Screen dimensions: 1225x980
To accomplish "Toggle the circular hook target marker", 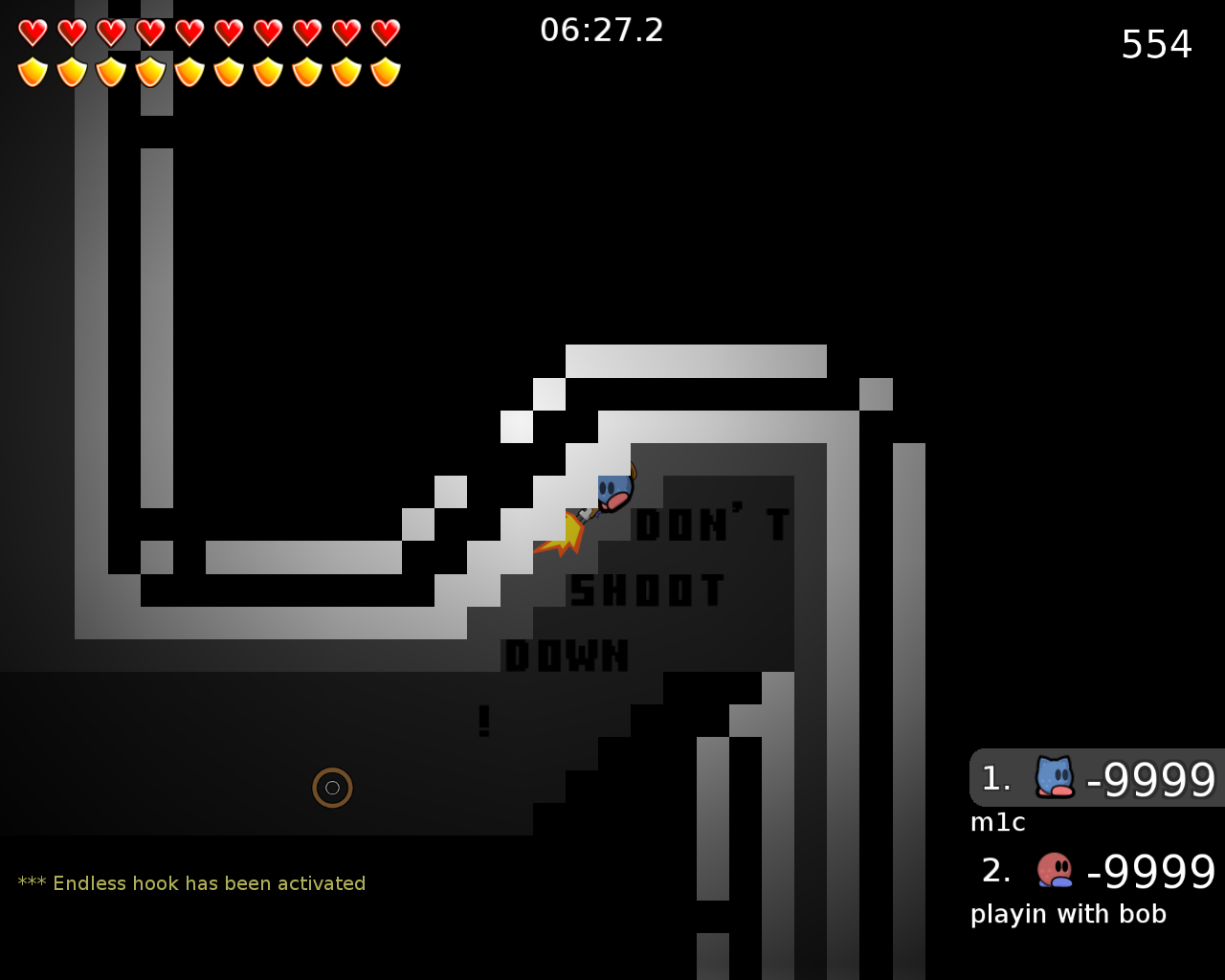I will click(x=332, y=787).
